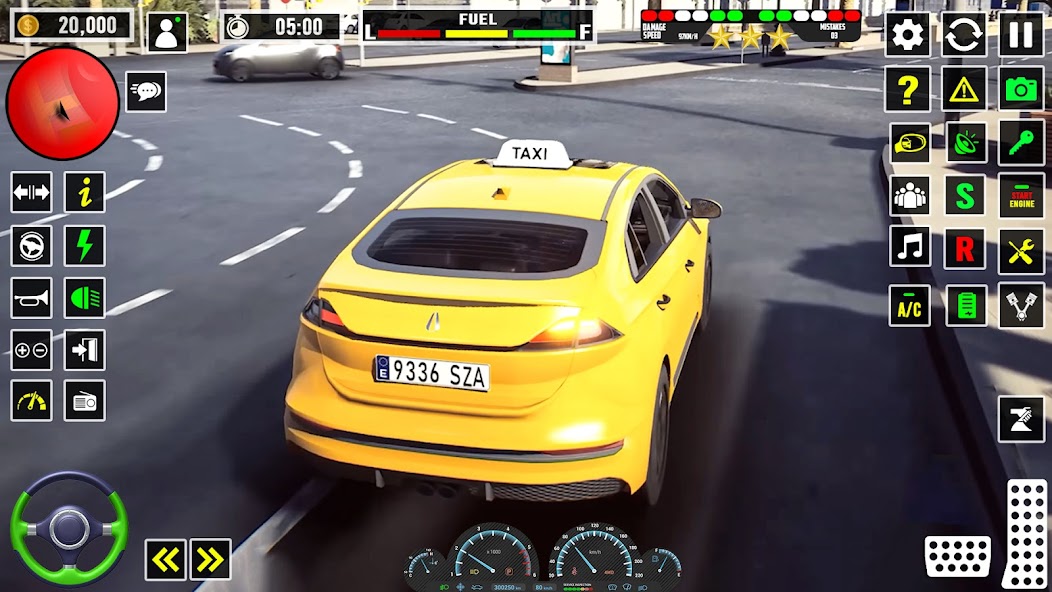Image resolution: width=1052 pixels, height=592 pixels.
Task: Toggle the green headlights button
Action: (x=85, y=297)
